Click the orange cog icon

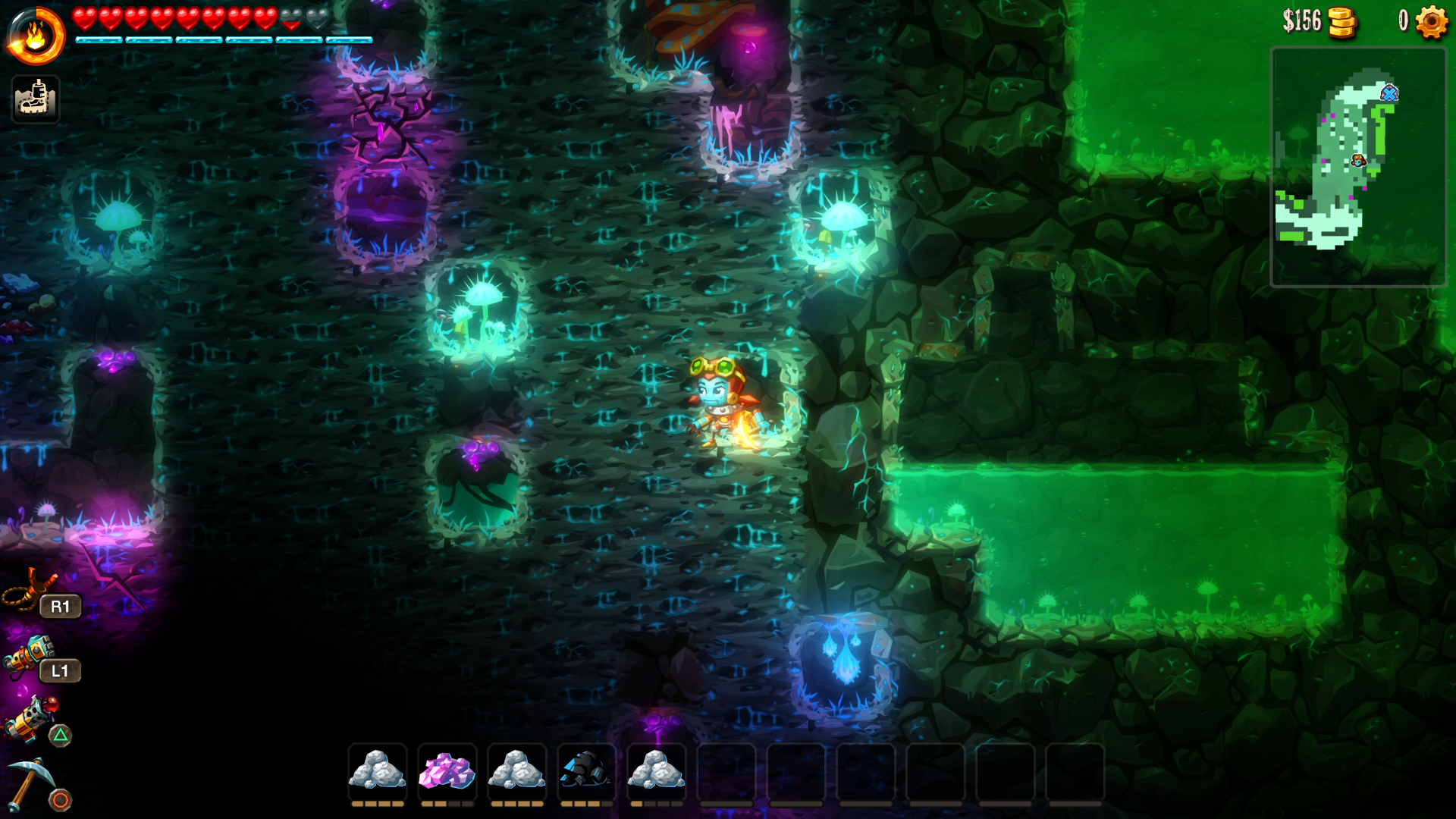[1431, 21]
